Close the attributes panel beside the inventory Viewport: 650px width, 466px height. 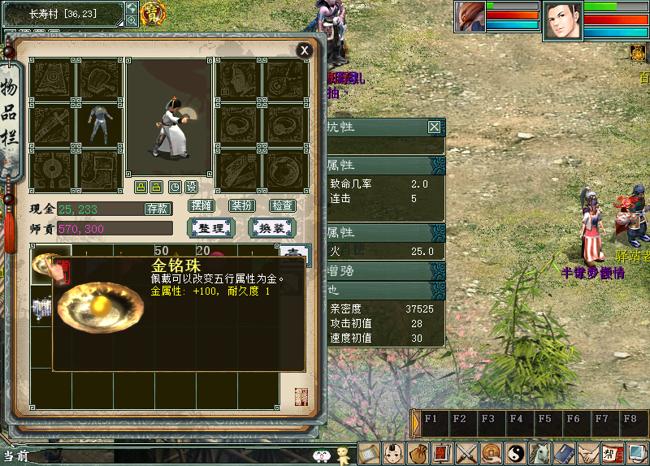pos(434,127)
